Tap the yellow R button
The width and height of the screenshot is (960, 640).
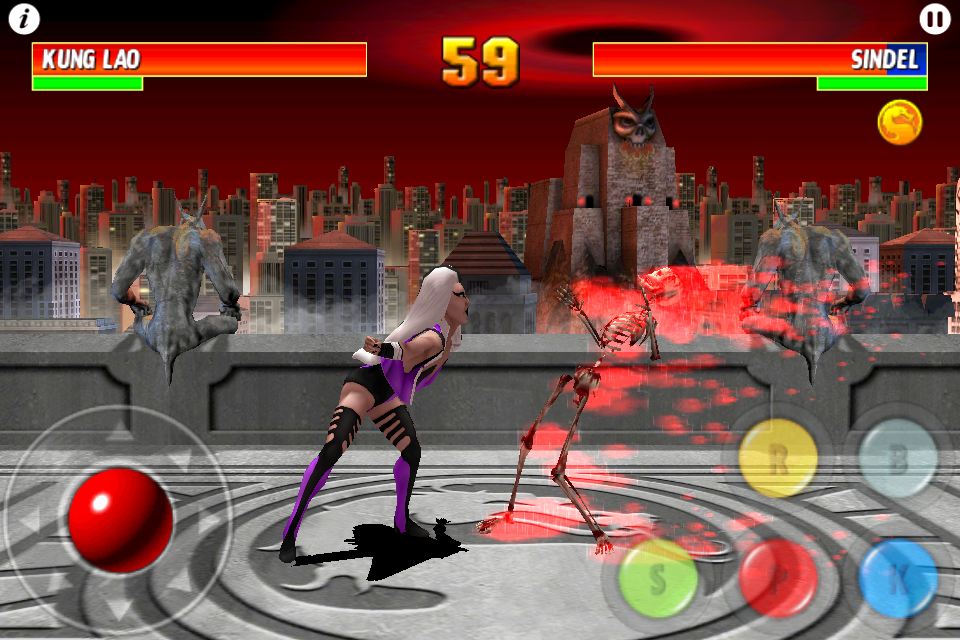point(778,458)
